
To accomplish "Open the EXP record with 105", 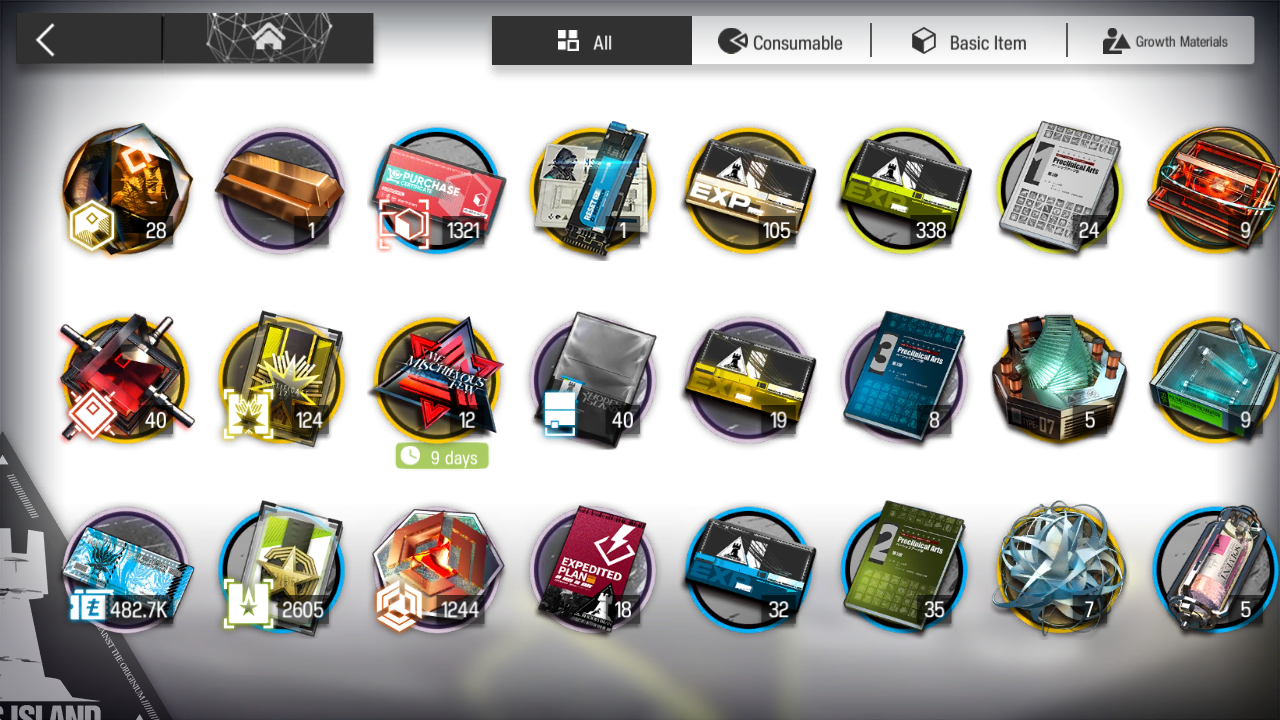I will pyautogui.click(x=748, y=190).
